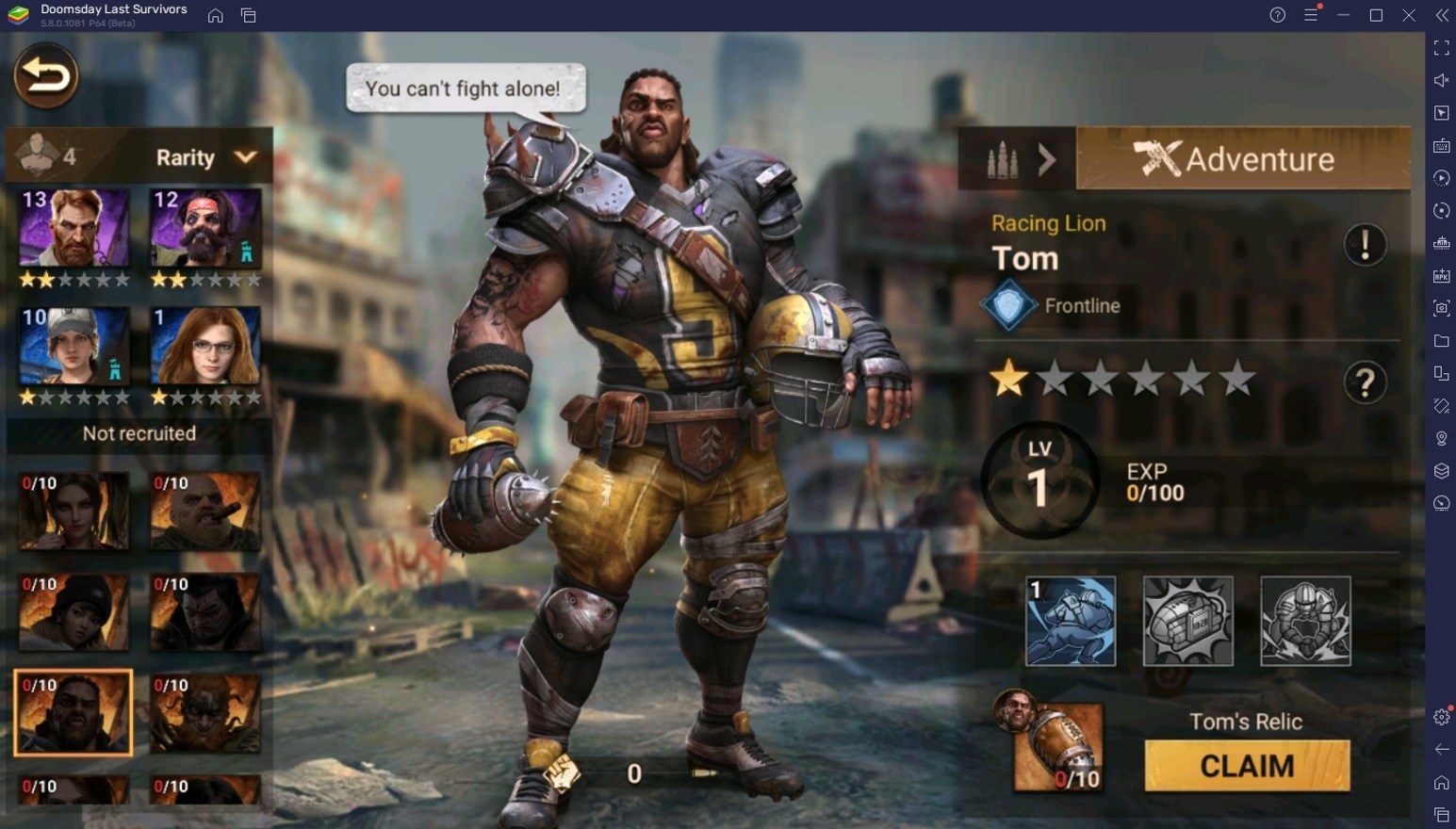The width and height of the screenshot is (1456, 829).
Task: Select the highlighted Tom portrait in list
Action: [x=74, y=713]
